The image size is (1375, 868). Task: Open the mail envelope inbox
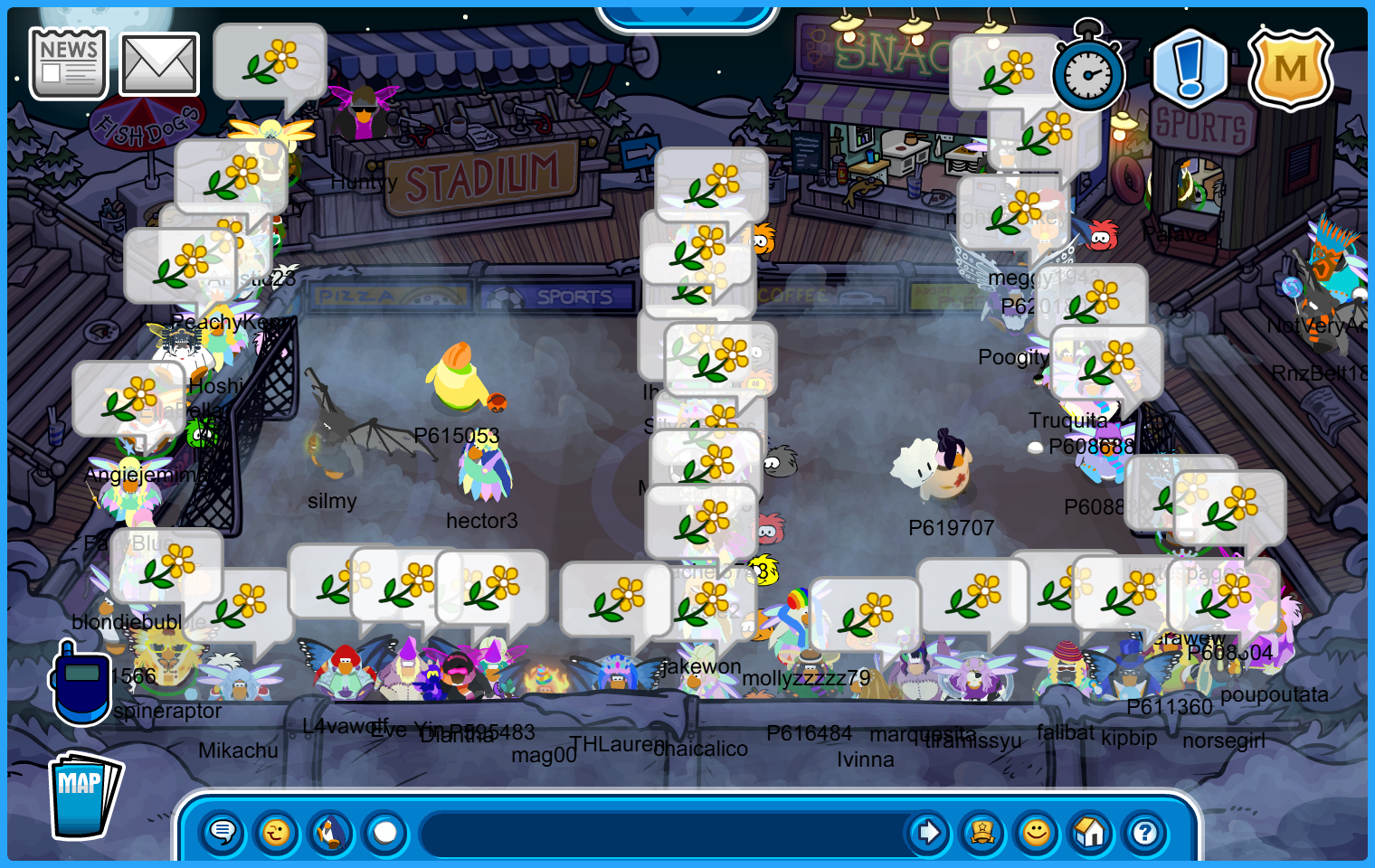pyautogui.click(x=159, y=64)
